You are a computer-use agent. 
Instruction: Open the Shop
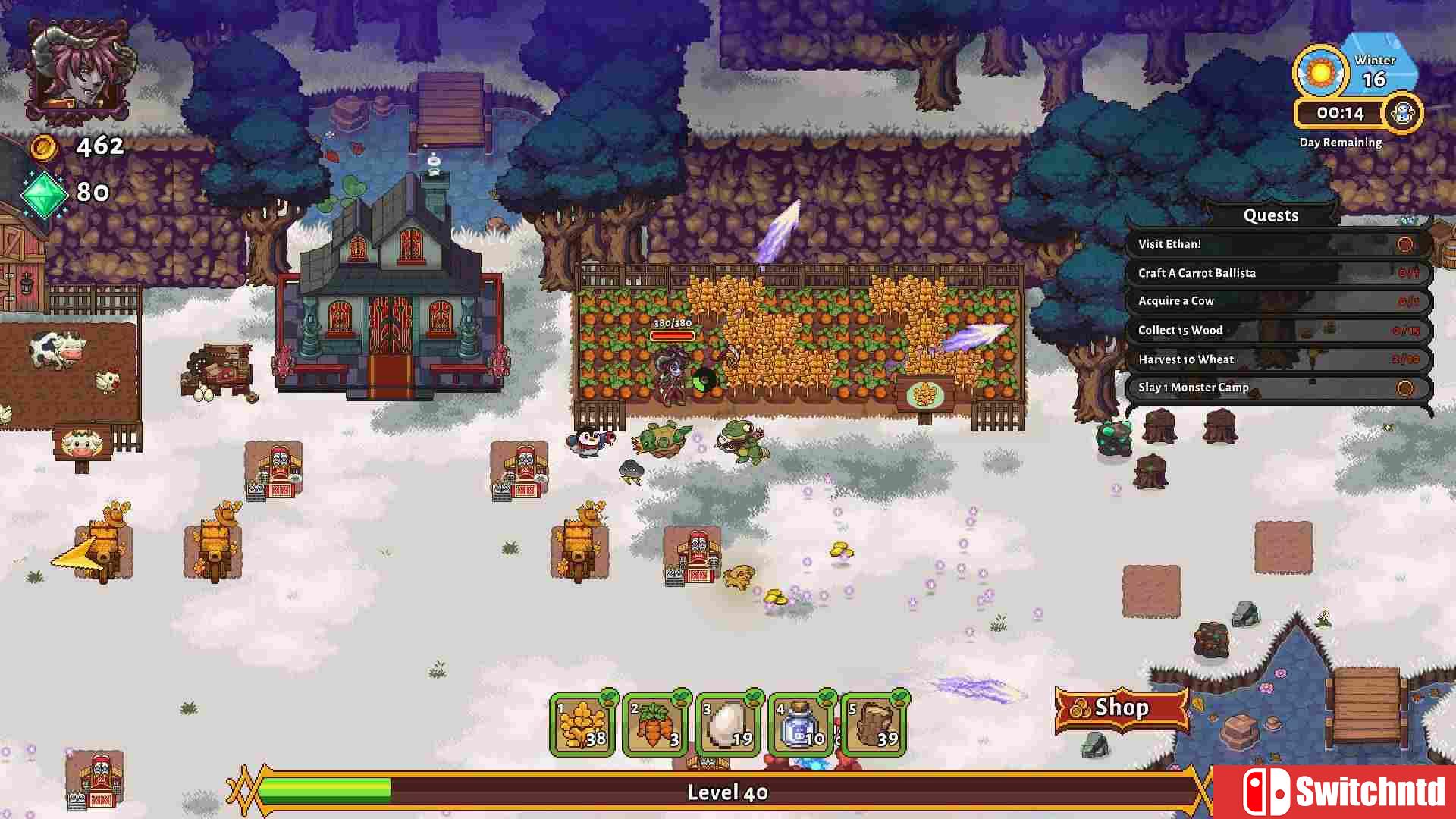tap(1122, 708)
